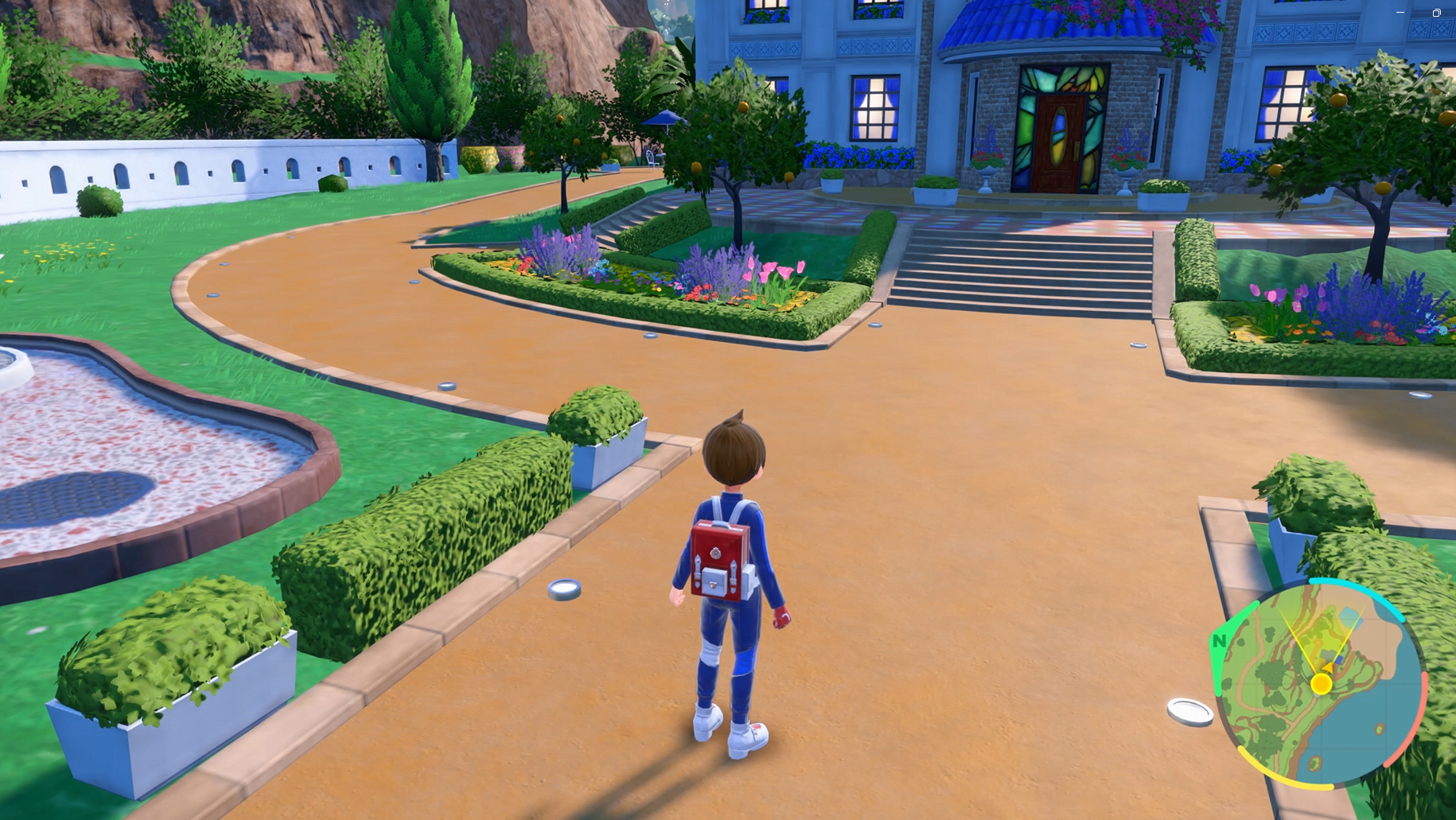
Task: Click the white ground light disc near the player
Action: point(563,592)
